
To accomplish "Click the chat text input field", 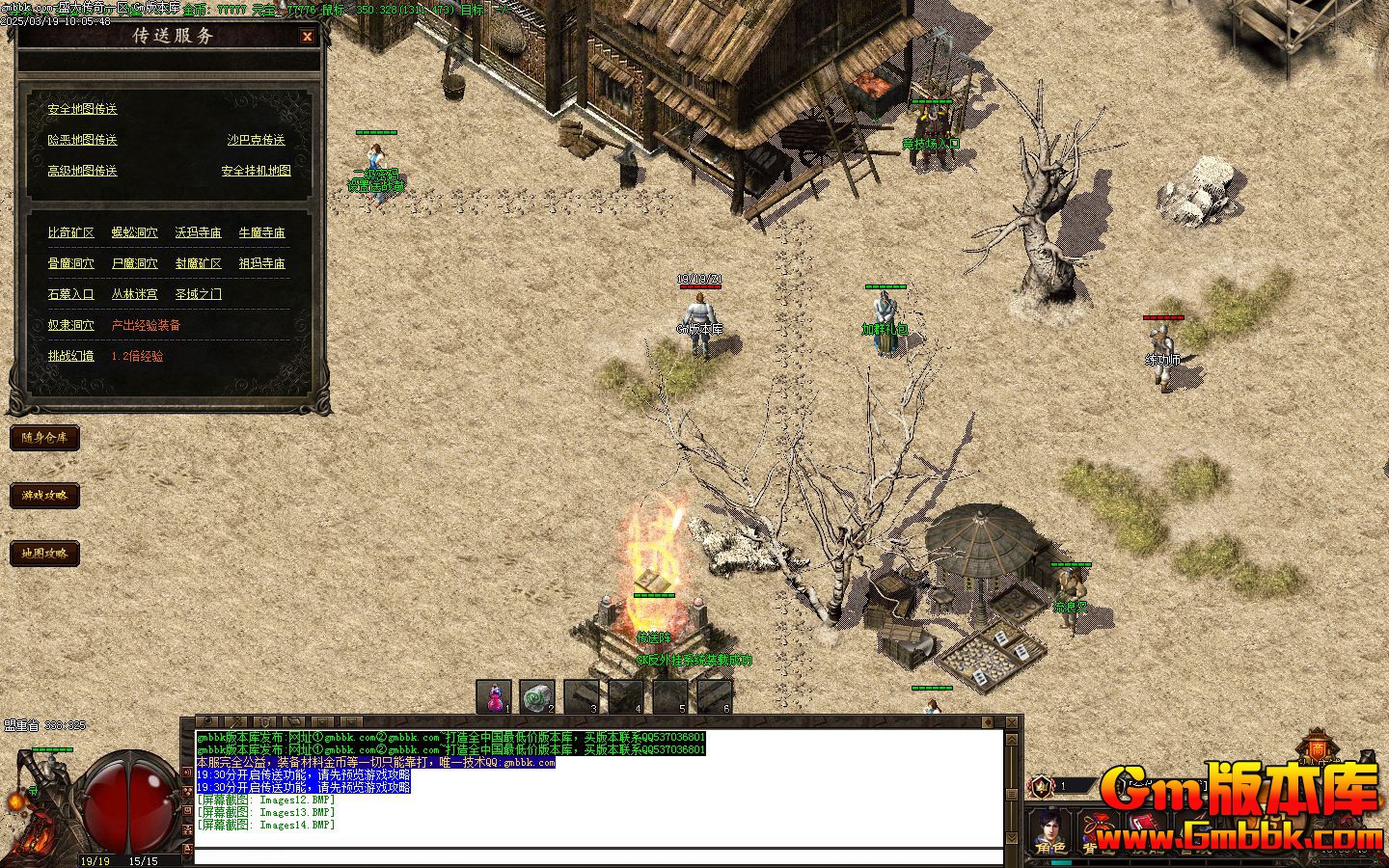I will (x=598, y=856).
